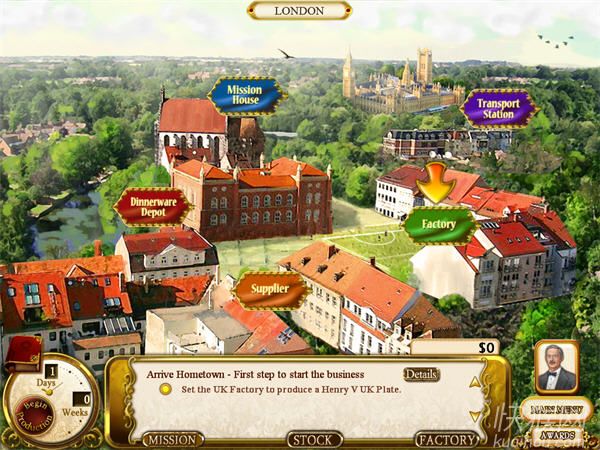Open the Factory tab in bottom panel
600x450 pixels.
click(446, 439)
